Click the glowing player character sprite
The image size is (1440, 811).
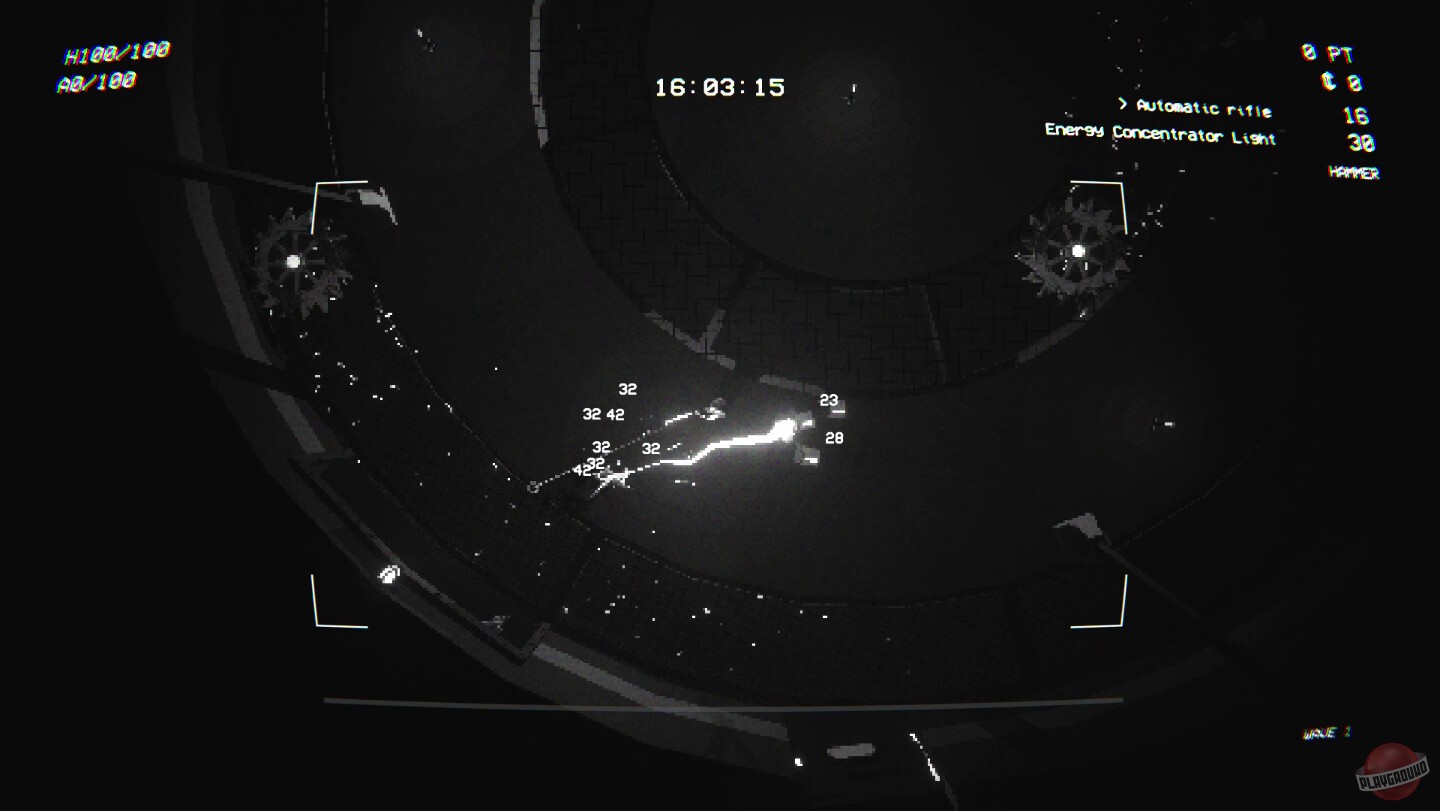pos(785,429)
